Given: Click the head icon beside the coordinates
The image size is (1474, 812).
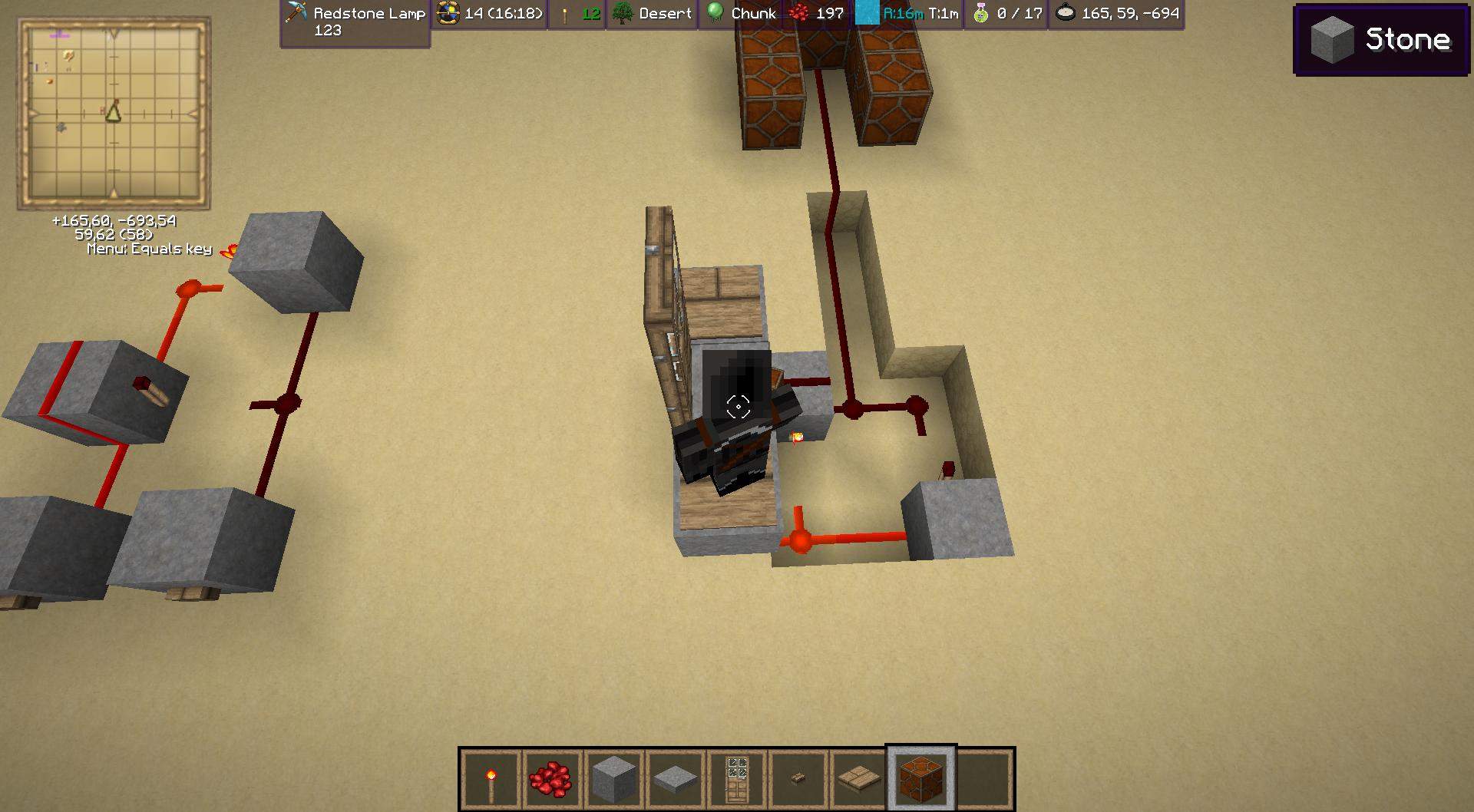Looking at the screenshot, I should (x=1066, y=13).
